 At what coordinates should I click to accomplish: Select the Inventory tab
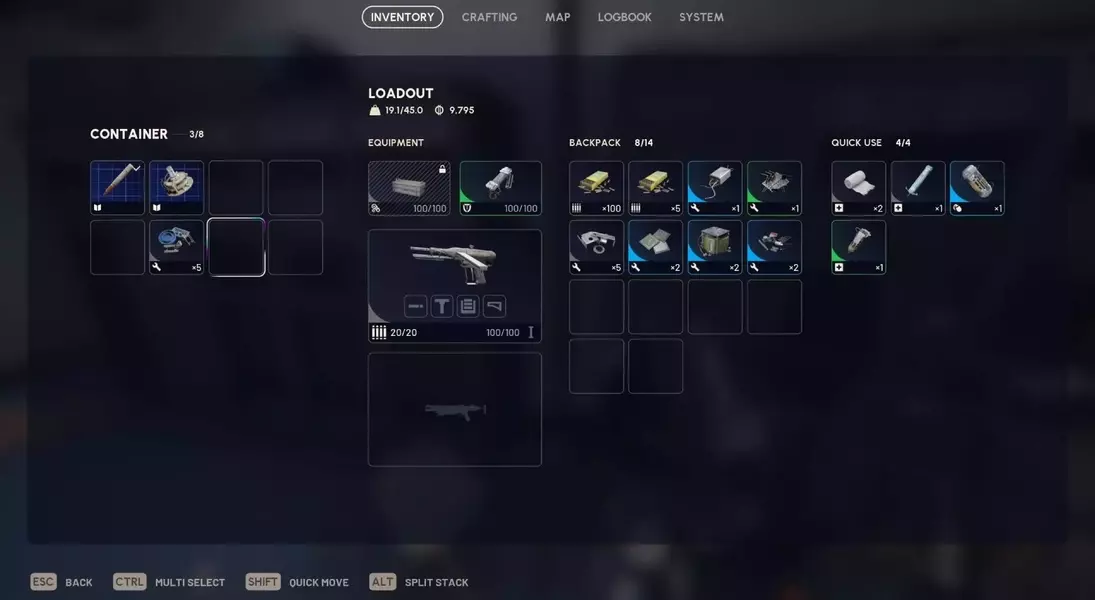pos(402,17)
